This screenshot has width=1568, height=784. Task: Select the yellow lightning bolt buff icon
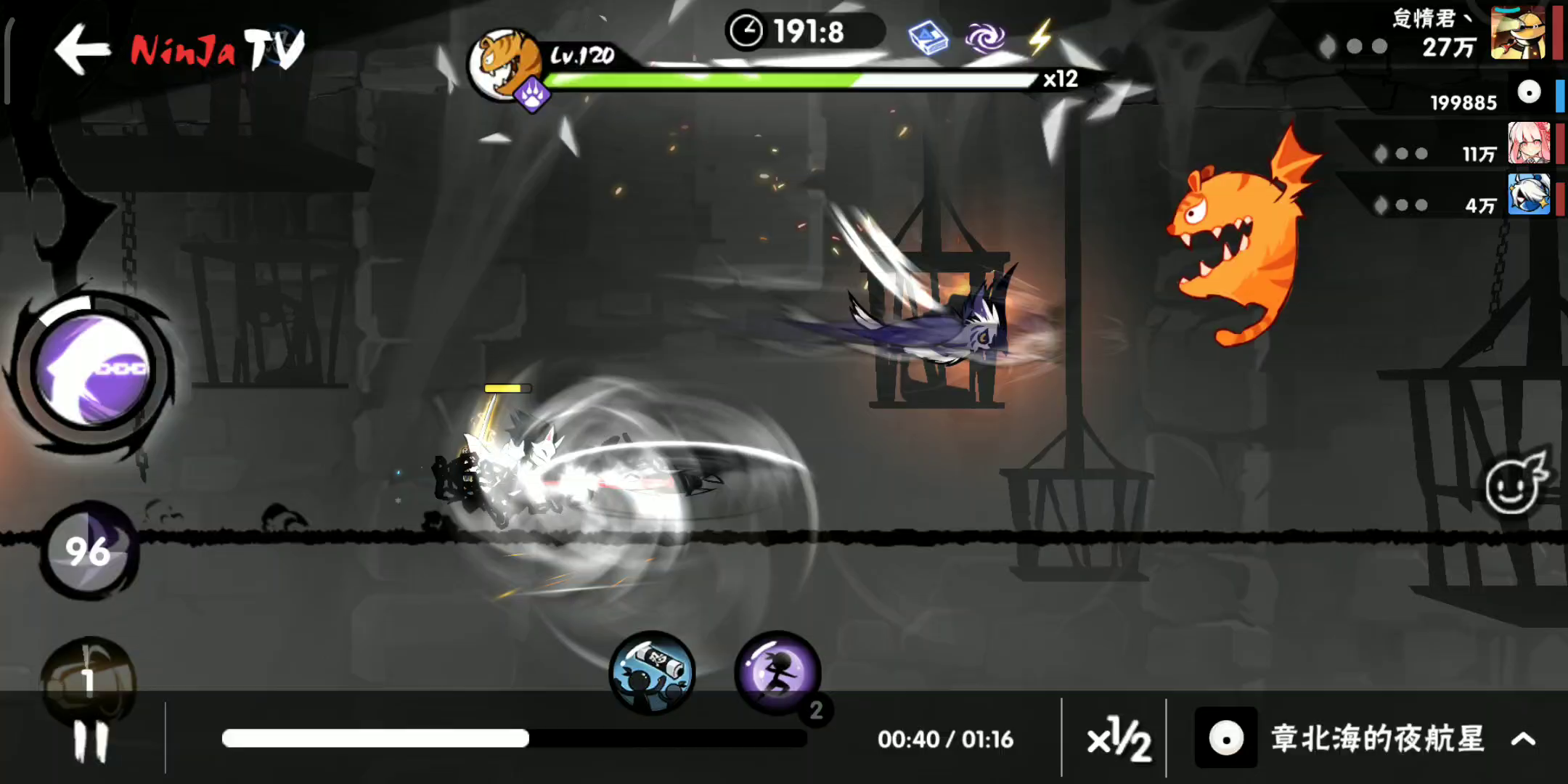[x=1040, y=36]
